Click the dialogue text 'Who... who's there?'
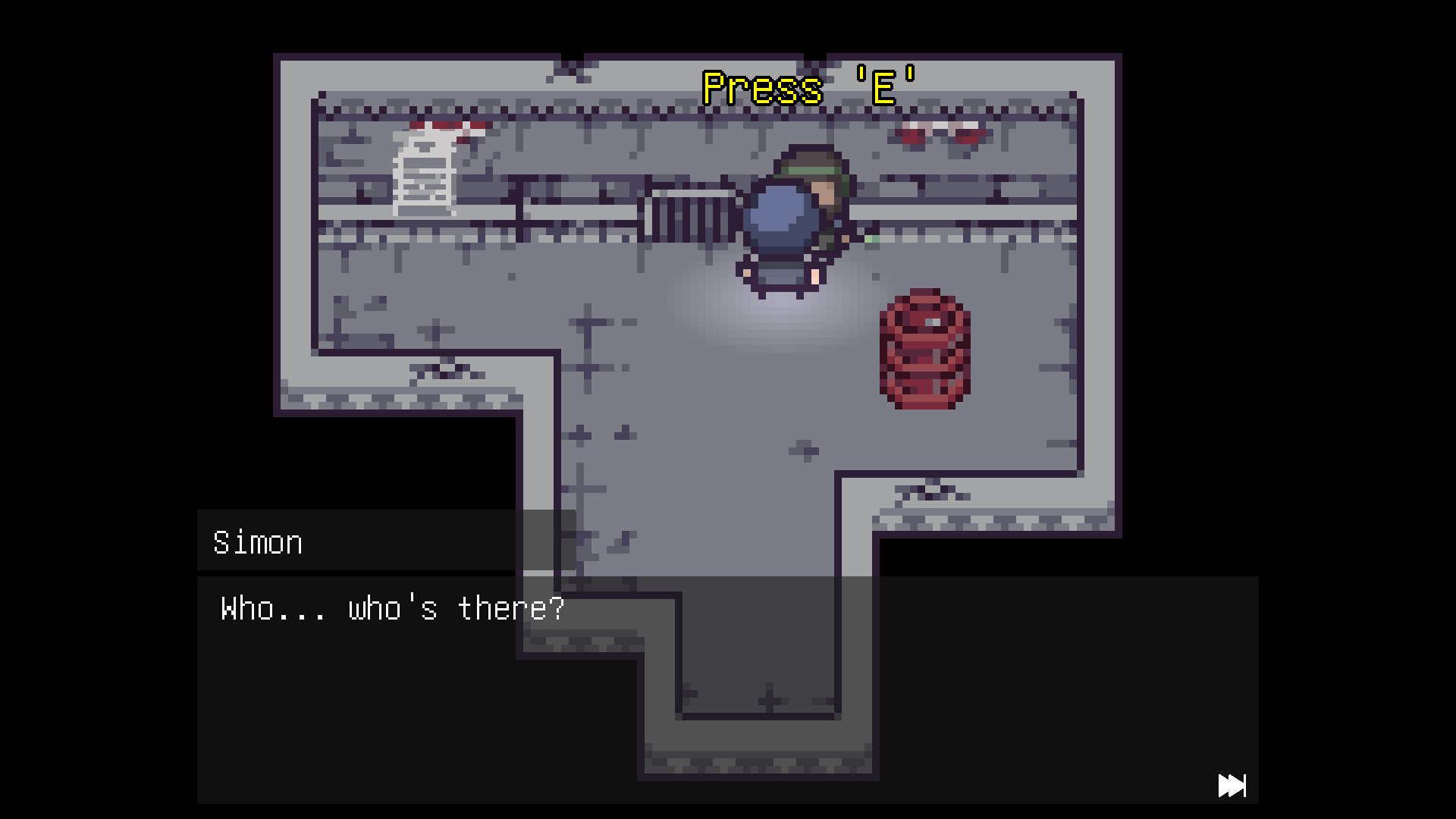The width and height of the screenshot is (1456, 819). (391, 607)
